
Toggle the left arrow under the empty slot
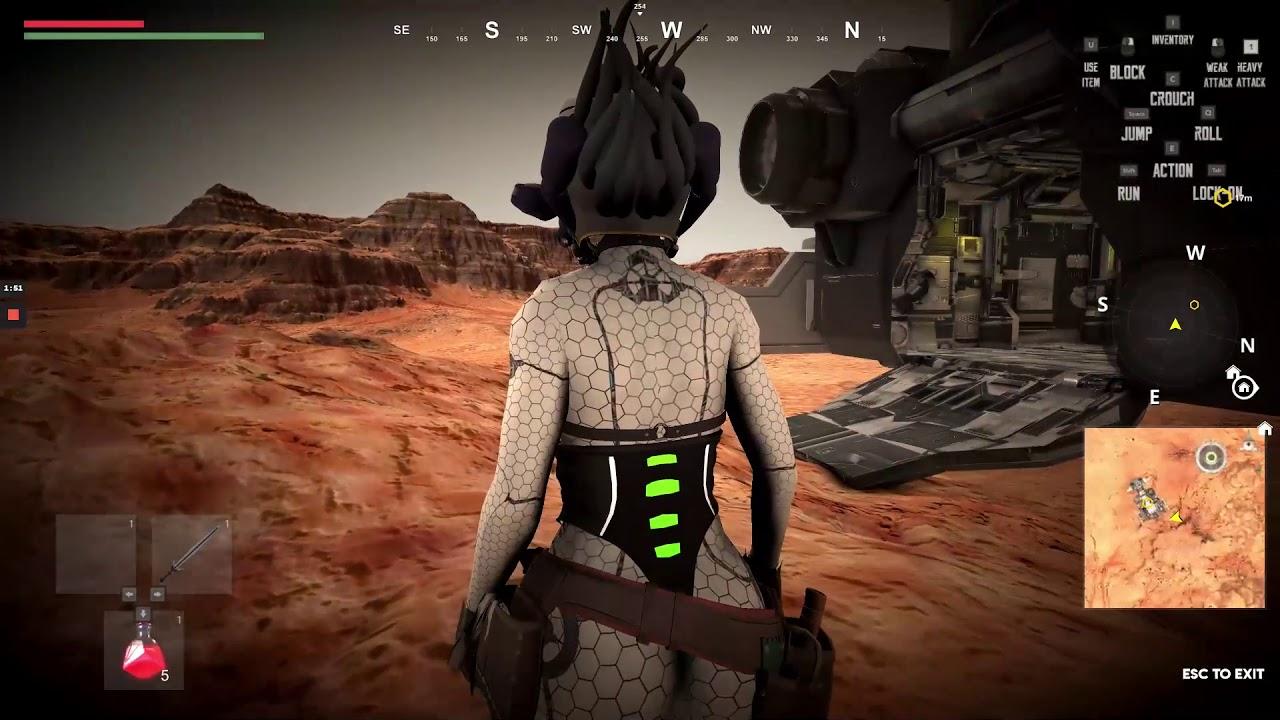coord(129,594)
